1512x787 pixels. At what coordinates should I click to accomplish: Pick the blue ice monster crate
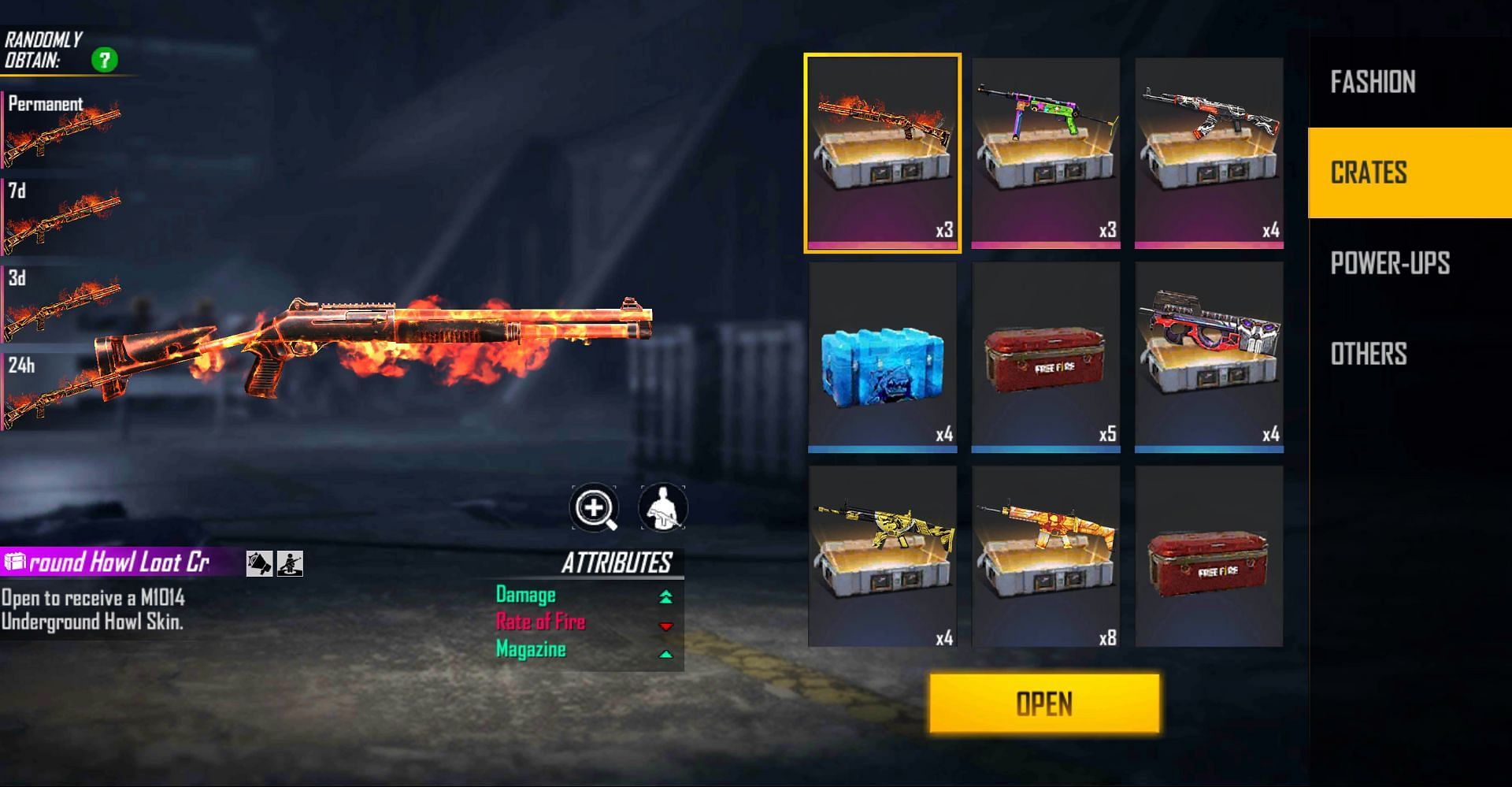[882, 357]
